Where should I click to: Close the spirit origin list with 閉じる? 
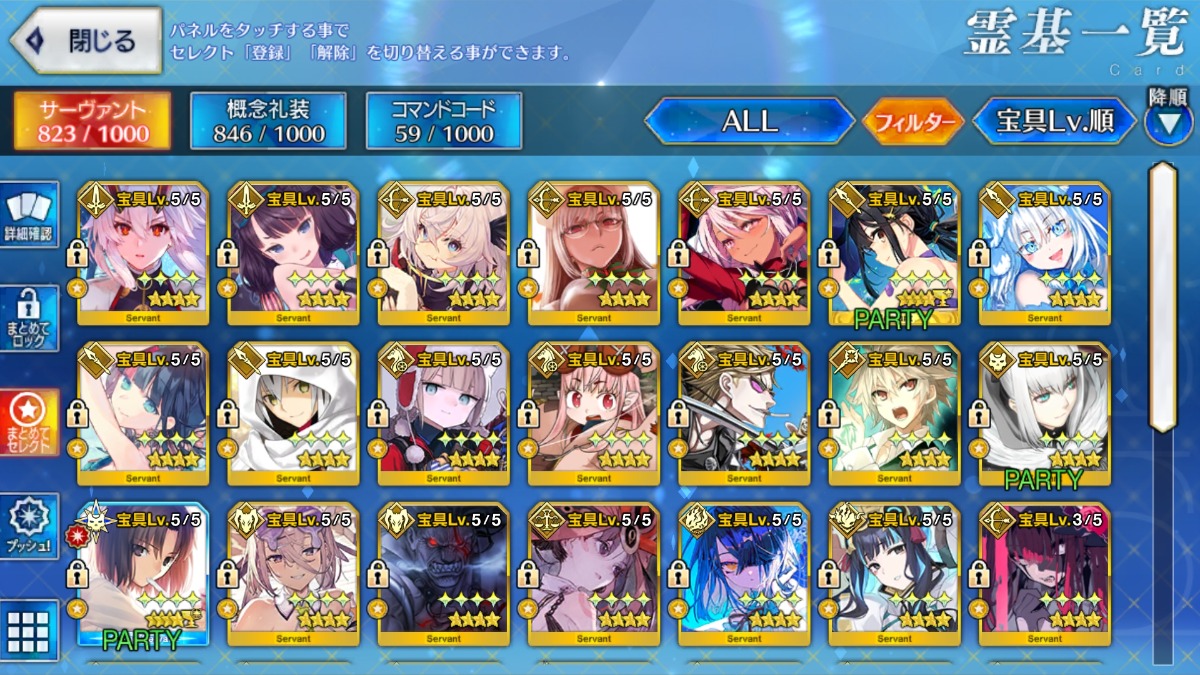click(86, 41)
